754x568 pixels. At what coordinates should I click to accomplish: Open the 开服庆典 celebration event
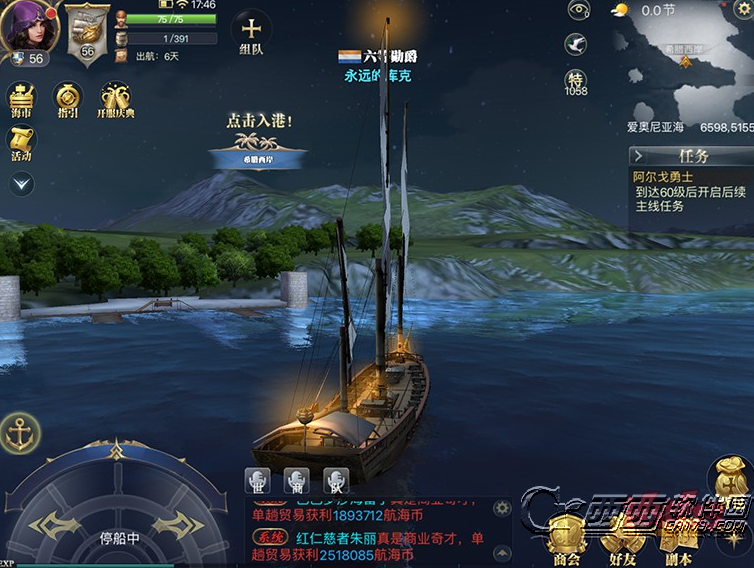(x=117, y=102)
